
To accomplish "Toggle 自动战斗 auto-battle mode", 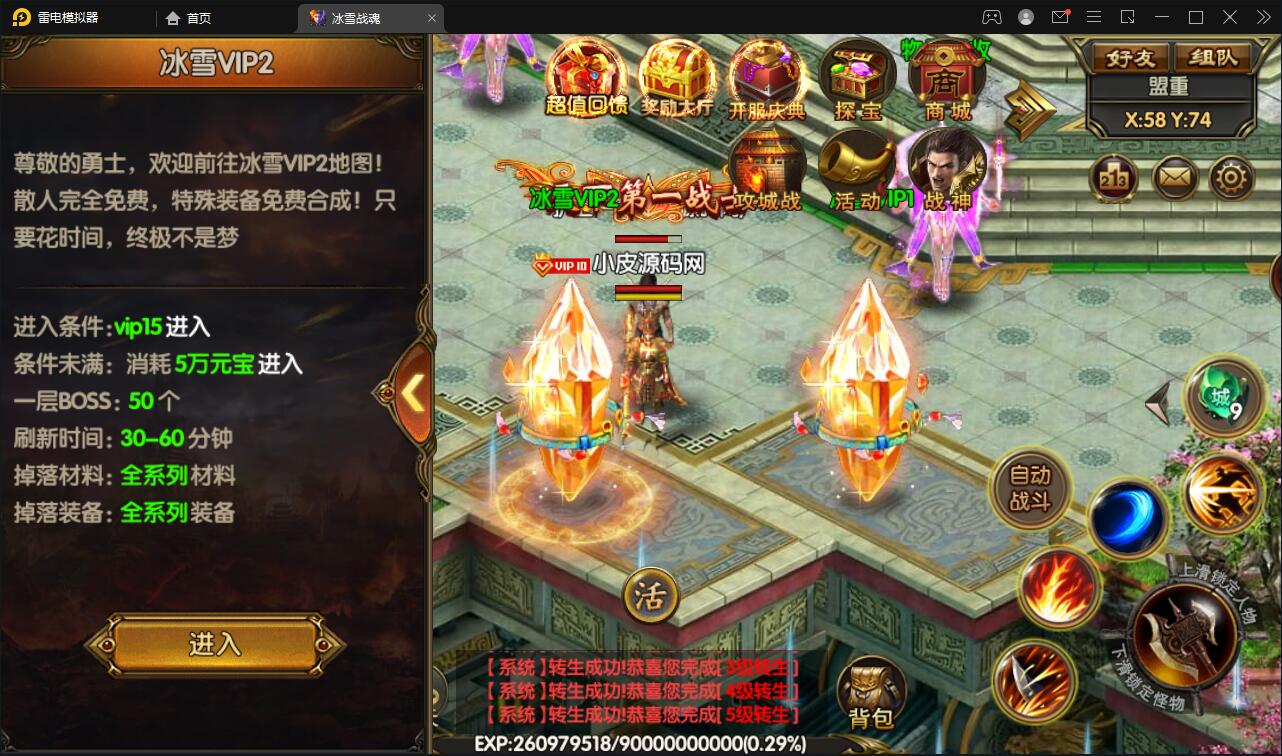I will point(1031,490).
